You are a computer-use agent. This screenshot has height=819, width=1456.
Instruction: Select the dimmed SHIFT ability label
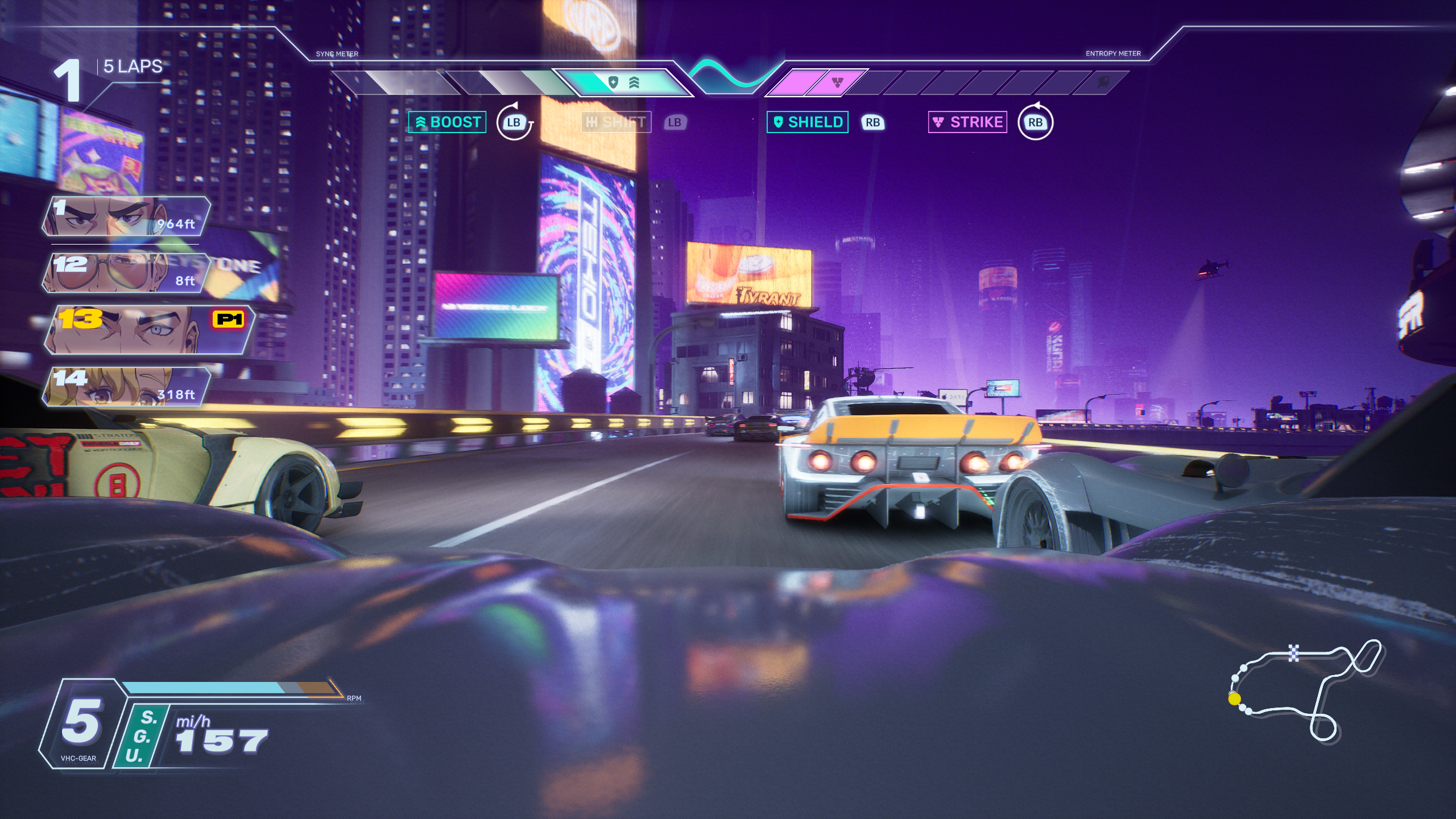click(x=616, y=122)
